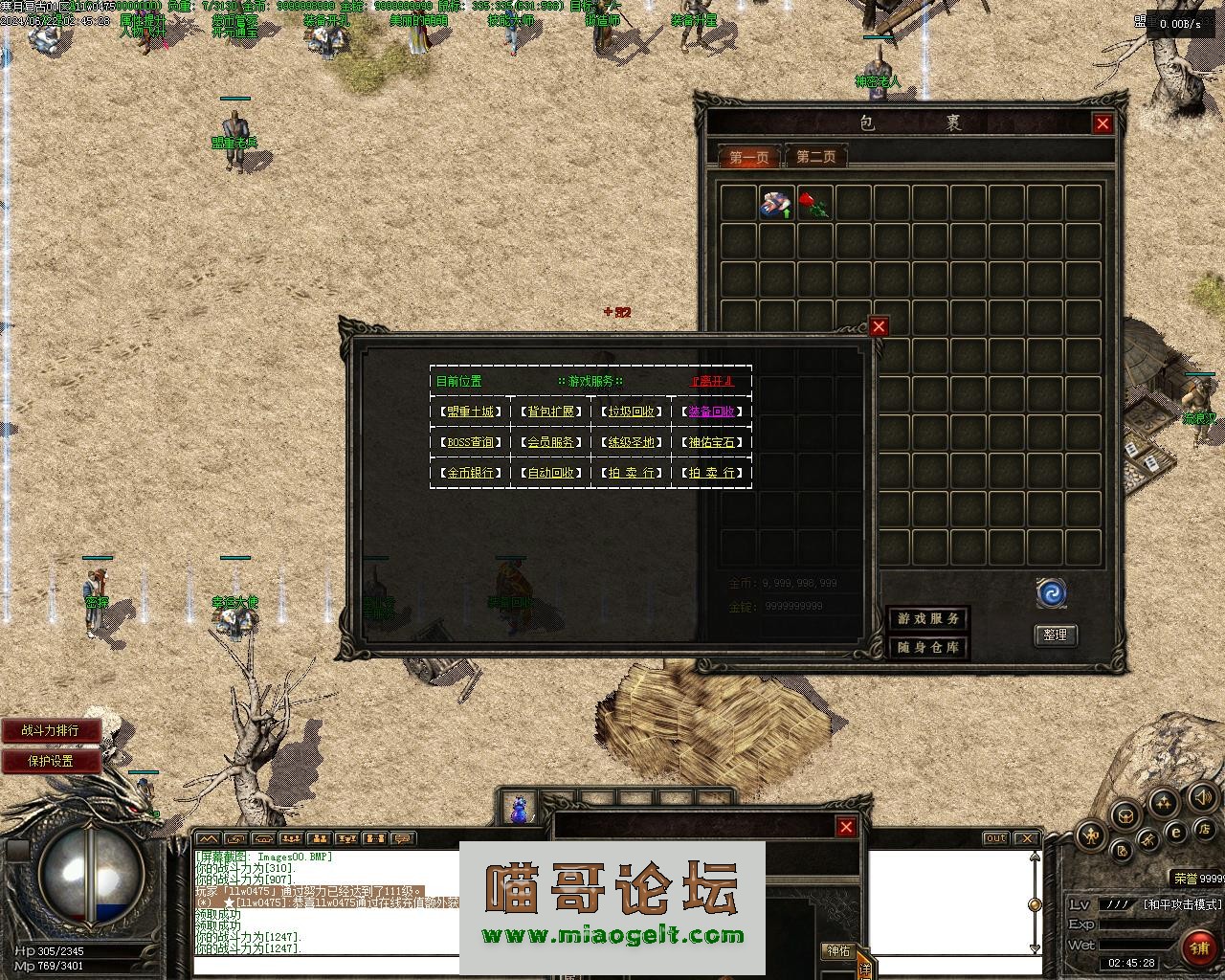Image resolution: width=1225 pixels, height=980 pixels.
Task: Open 保护设置 protection settings
Action: pos(52,761)
